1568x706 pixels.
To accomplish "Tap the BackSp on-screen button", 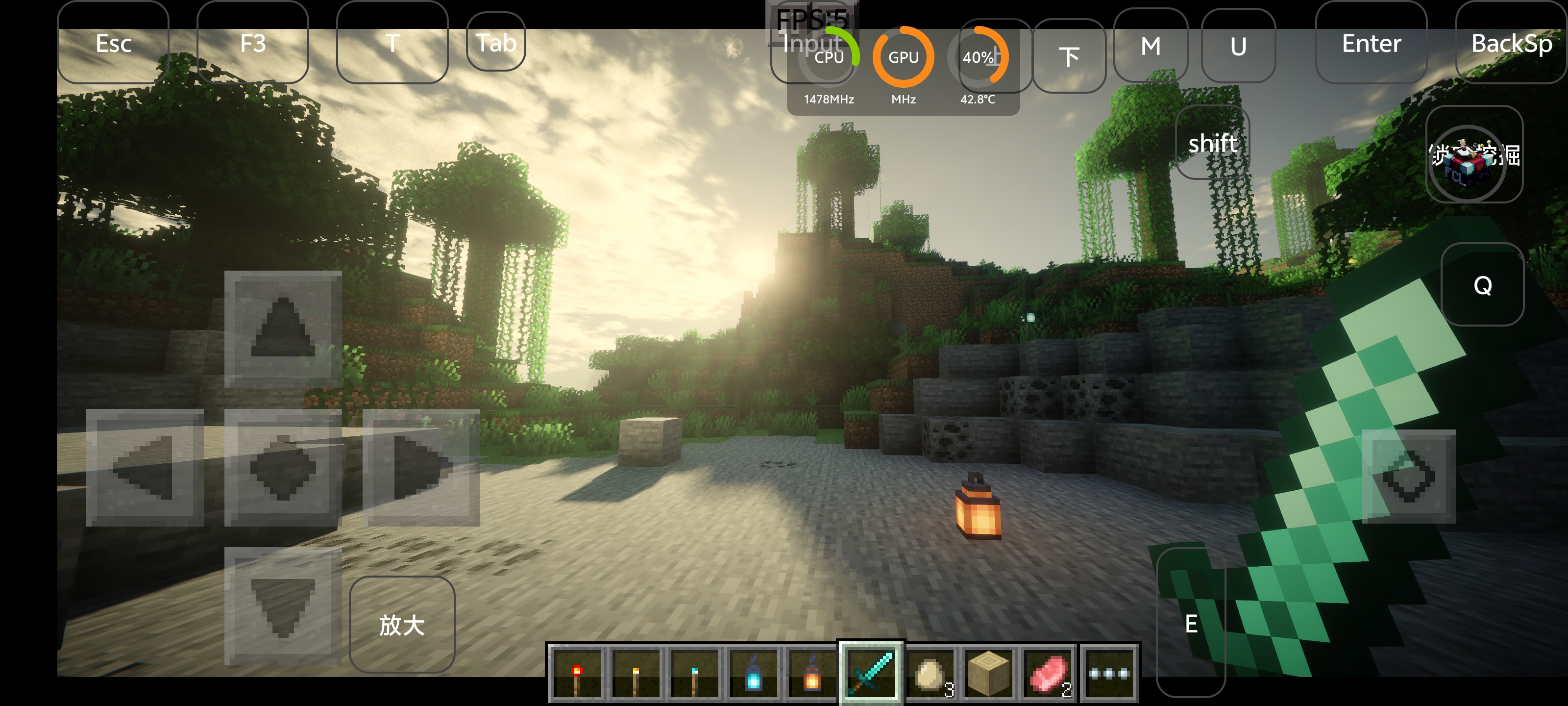I will [x=1511, y=44].
